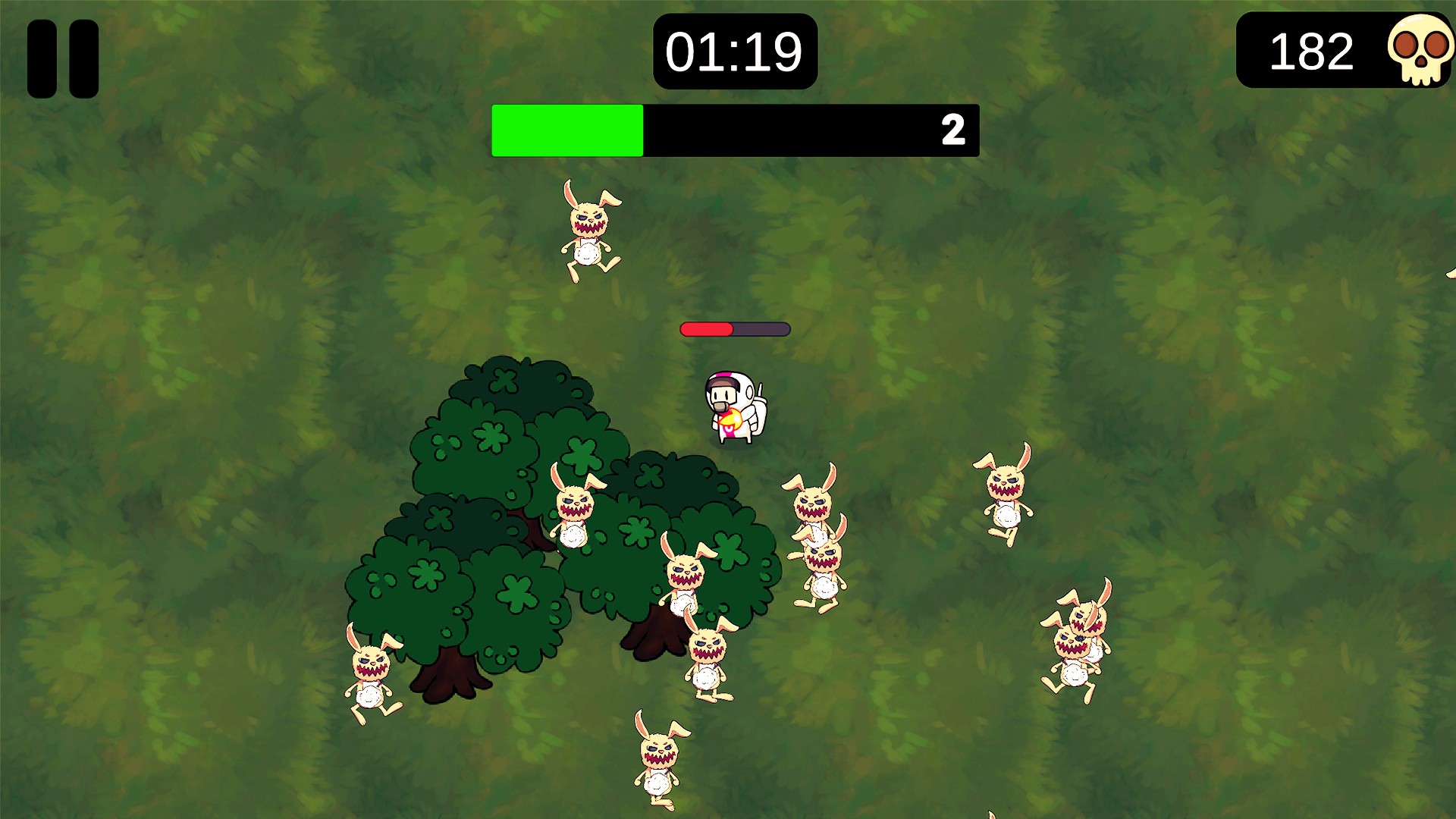Screen dimensions: 1456x819
Task: Click the black timer panel at top
Action: click(734, 51)
